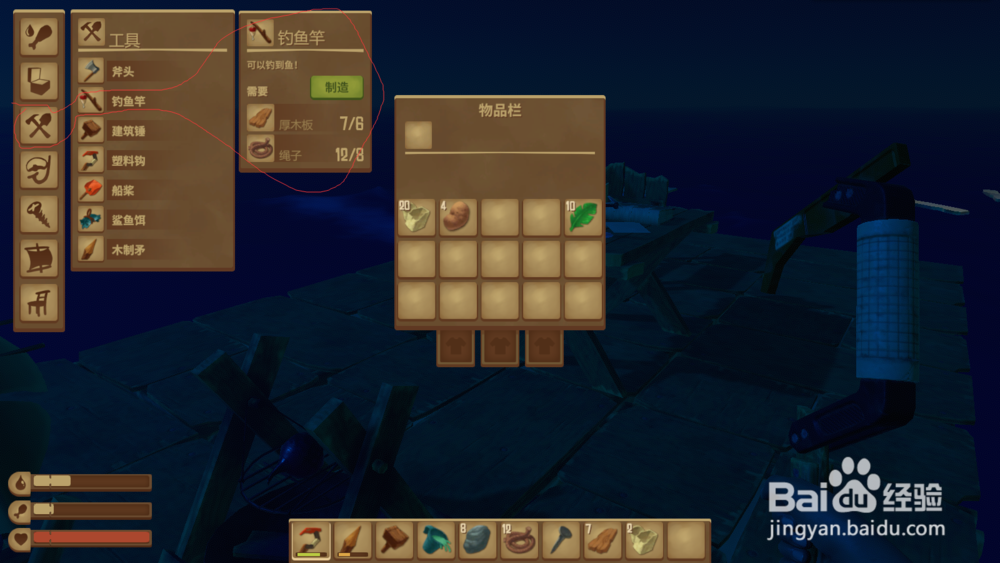1000x563 pixels.
Task: Open the storage chest category
Action: pyautogui.click(x=39, y=81)
